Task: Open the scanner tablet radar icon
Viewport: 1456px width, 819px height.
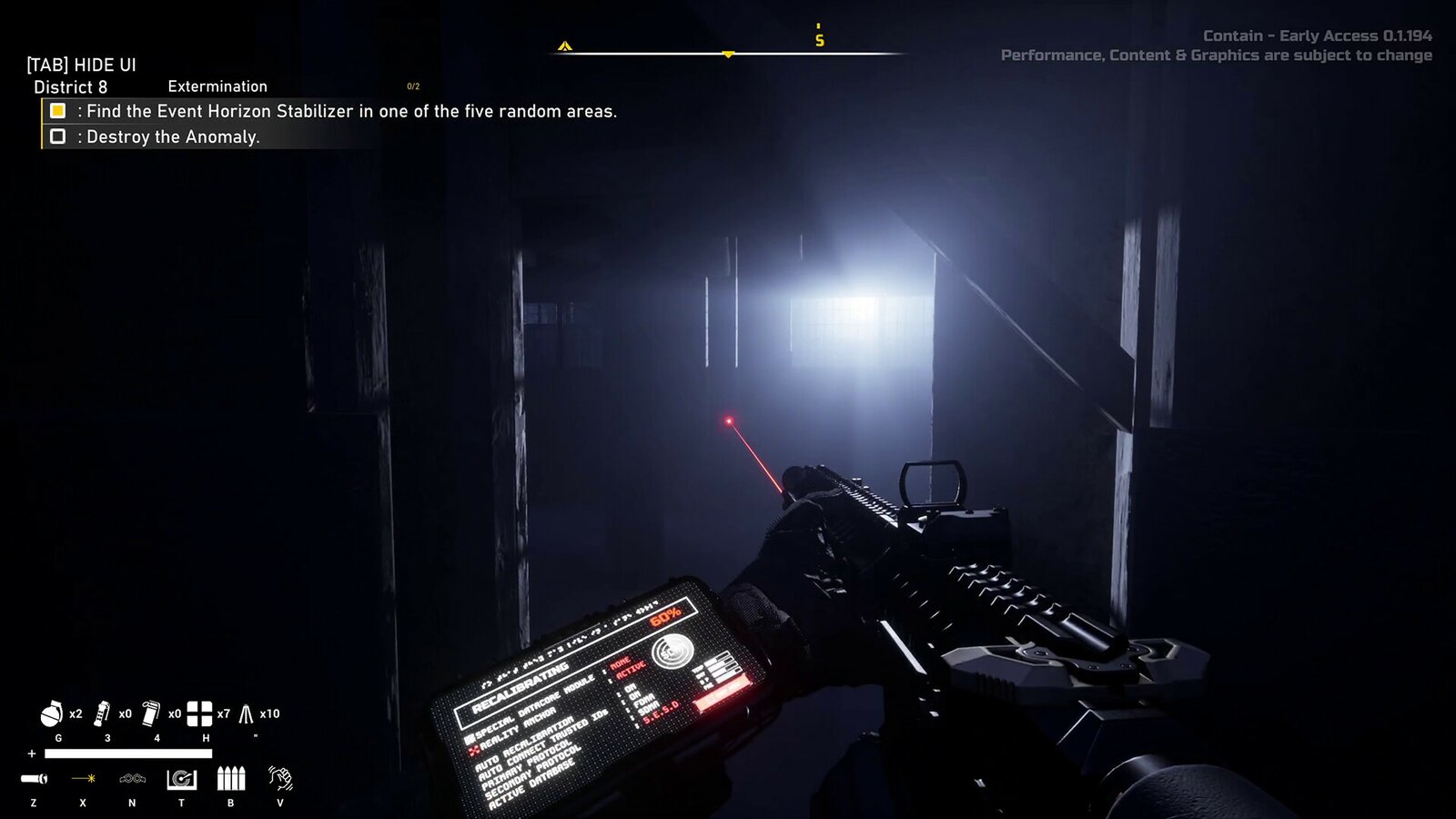Action: 182,779
